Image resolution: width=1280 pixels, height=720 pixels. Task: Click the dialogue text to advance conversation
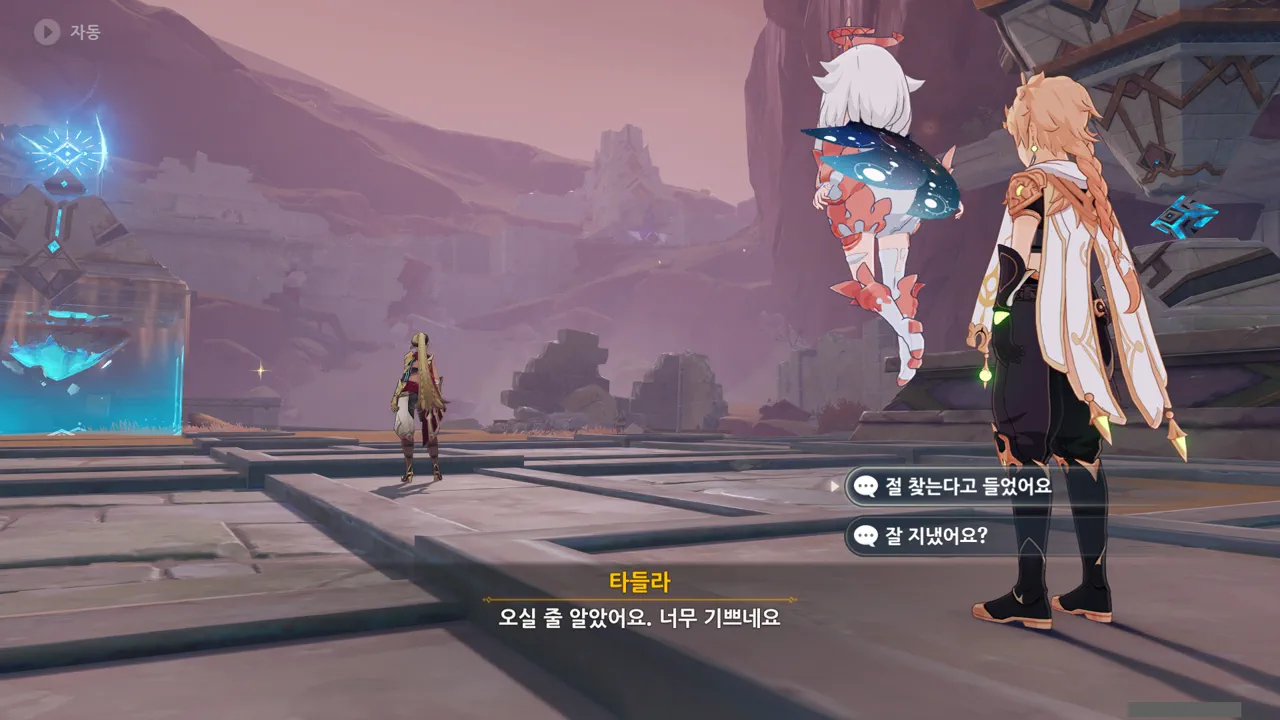[640, 620]
